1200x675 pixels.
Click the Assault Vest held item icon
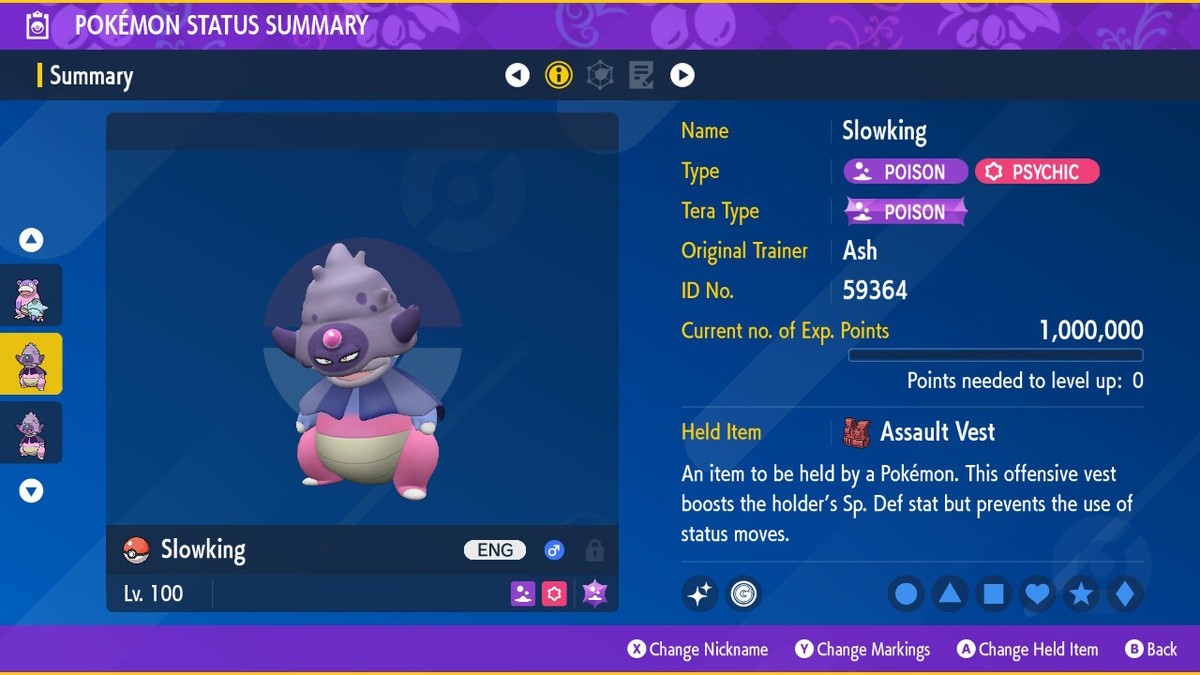coord(857,432)
